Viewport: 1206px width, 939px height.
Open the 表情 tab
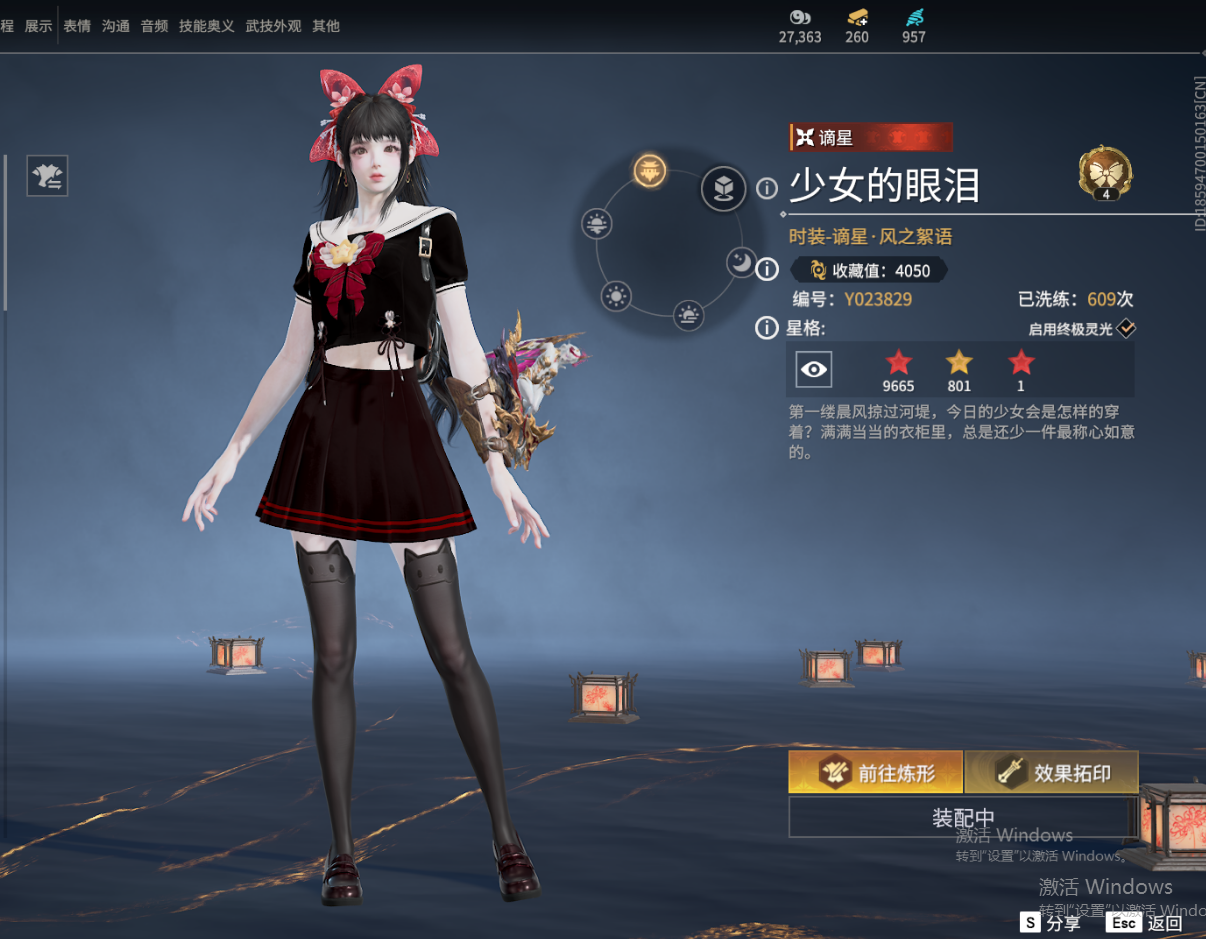pyautogui.click(x=77, y=26)
